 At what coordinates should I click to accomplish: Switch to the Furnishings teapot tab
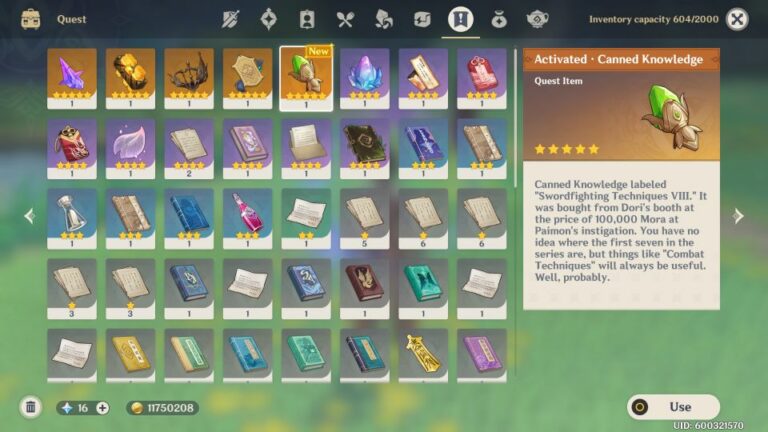click(537, 19)
